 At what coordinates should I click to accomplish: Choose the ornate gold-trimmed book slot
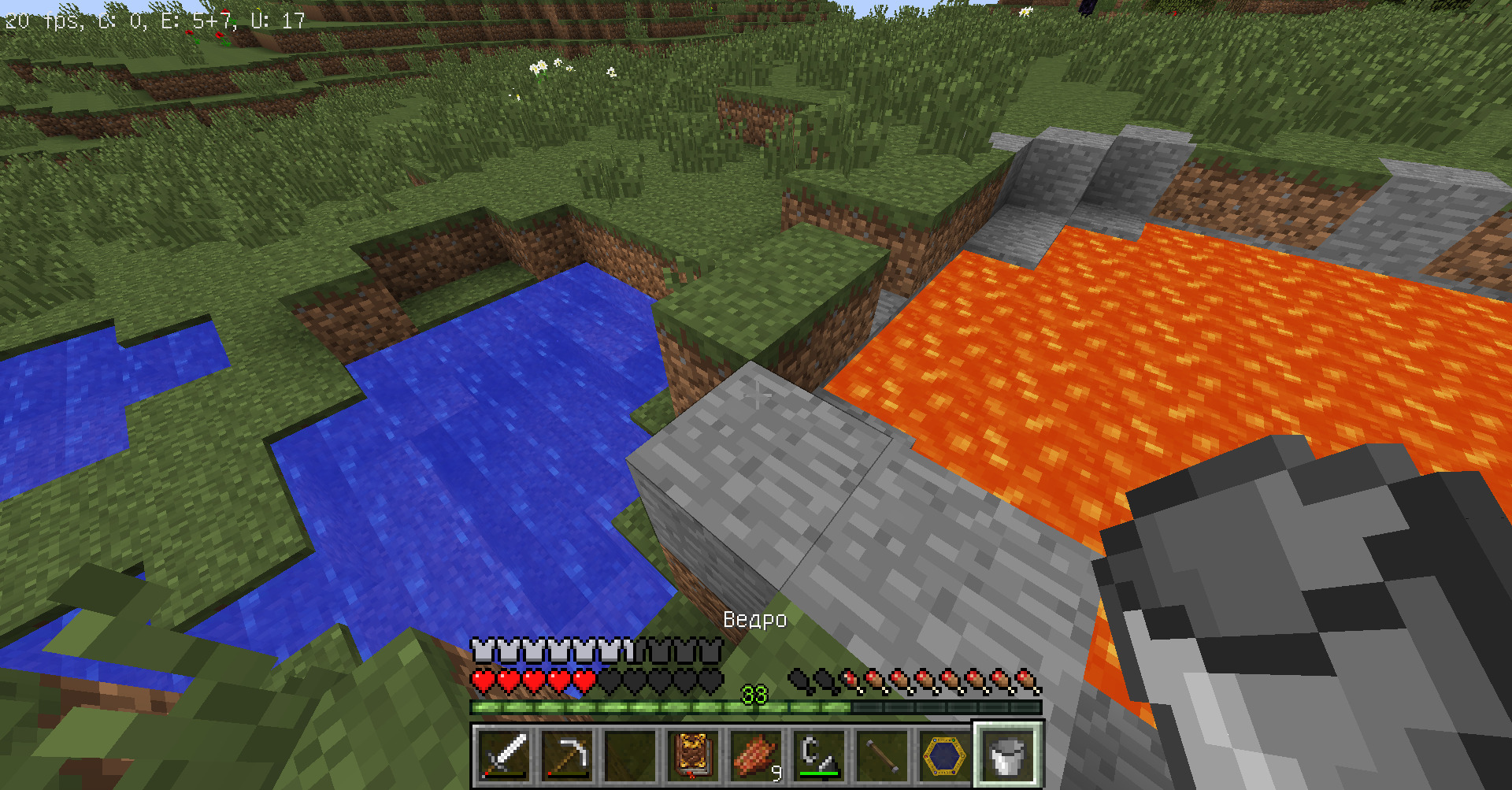coord(693,755)
